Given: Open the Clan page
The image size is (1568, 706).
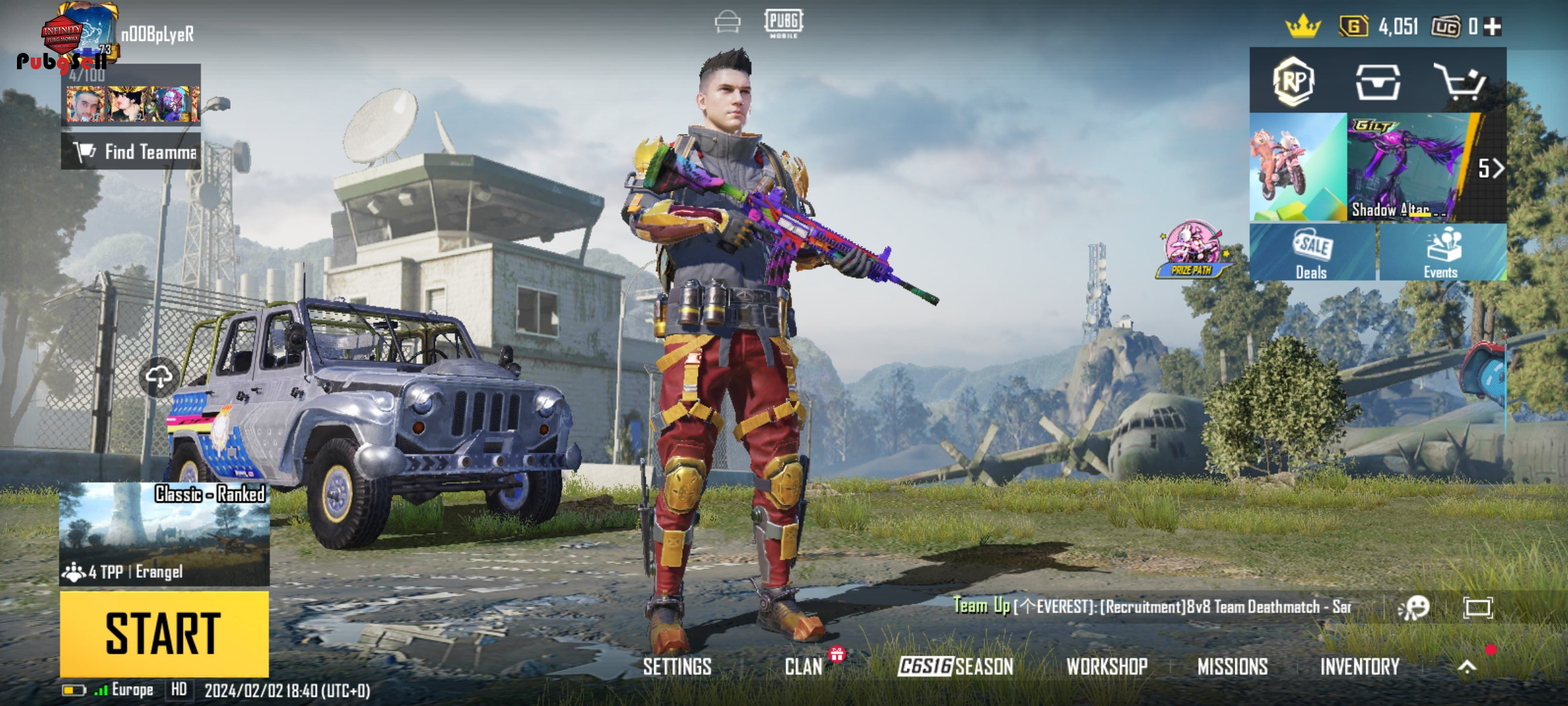Looking at the screenshot, I should pos(804,667).
